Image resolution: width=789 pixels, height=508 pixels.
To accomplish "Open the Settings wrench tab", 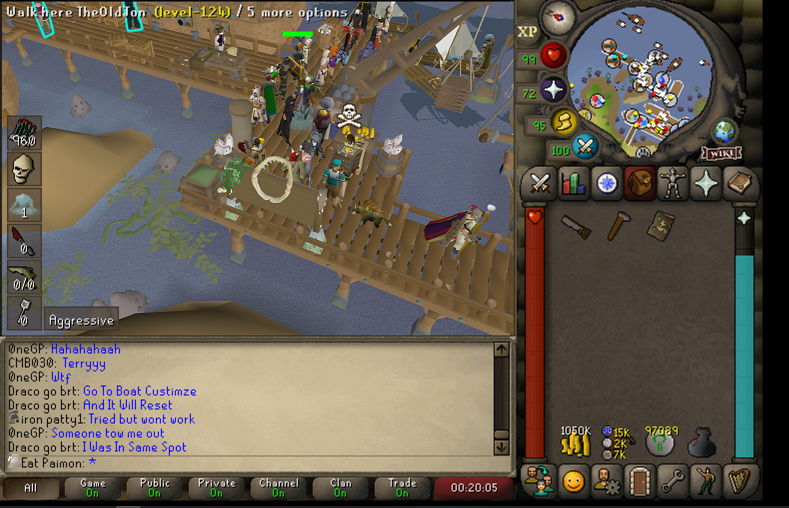I will 673,481.
